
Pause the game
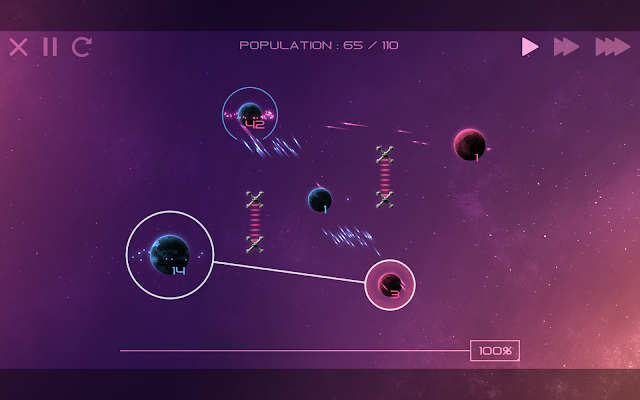[x=50, y=46]
